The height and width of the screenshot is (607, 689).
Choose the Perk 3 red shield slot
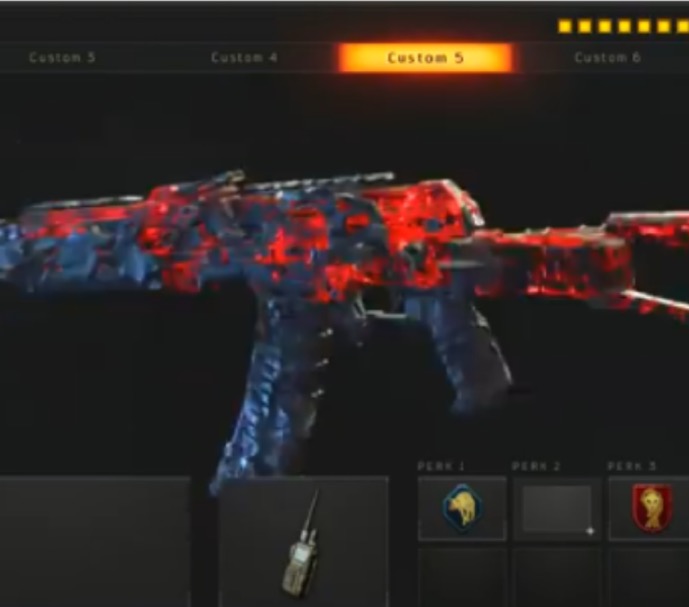649,509
